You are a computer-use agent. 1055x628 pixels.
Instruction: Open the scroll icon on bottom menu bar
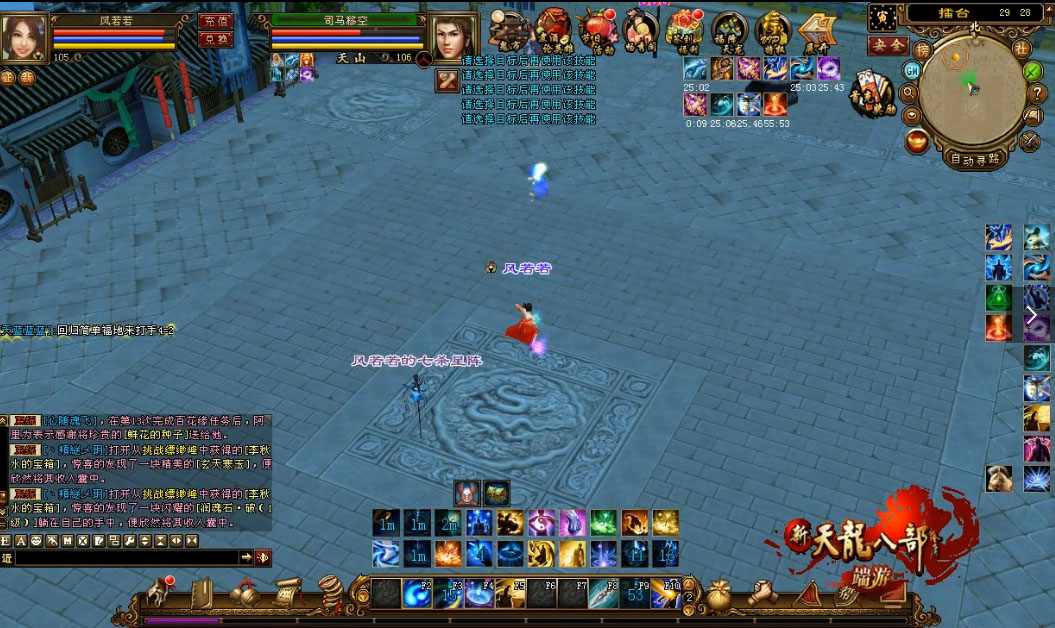[289, 593]
